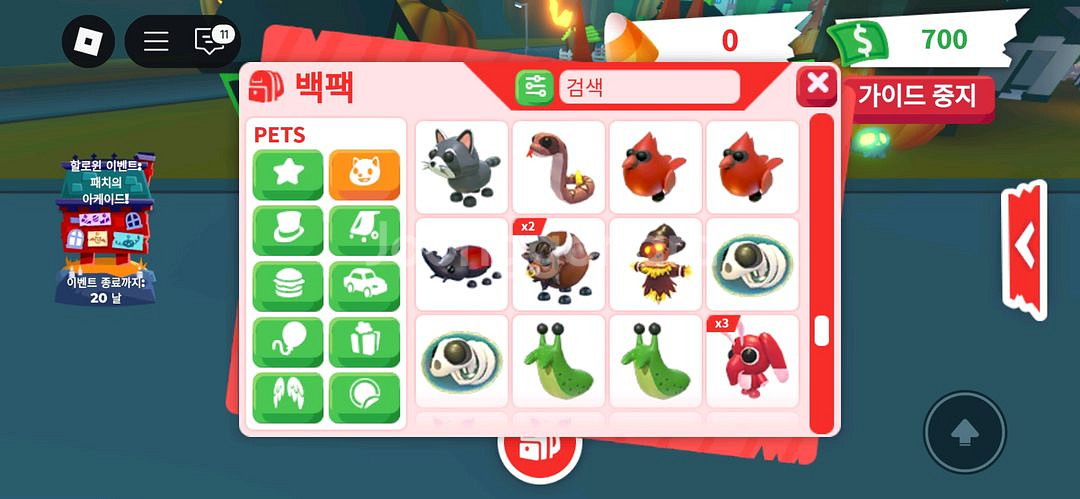Select the red pet marked x3
The width and height of the screenshot is (1080, 499).
click(x=752, y=361)
